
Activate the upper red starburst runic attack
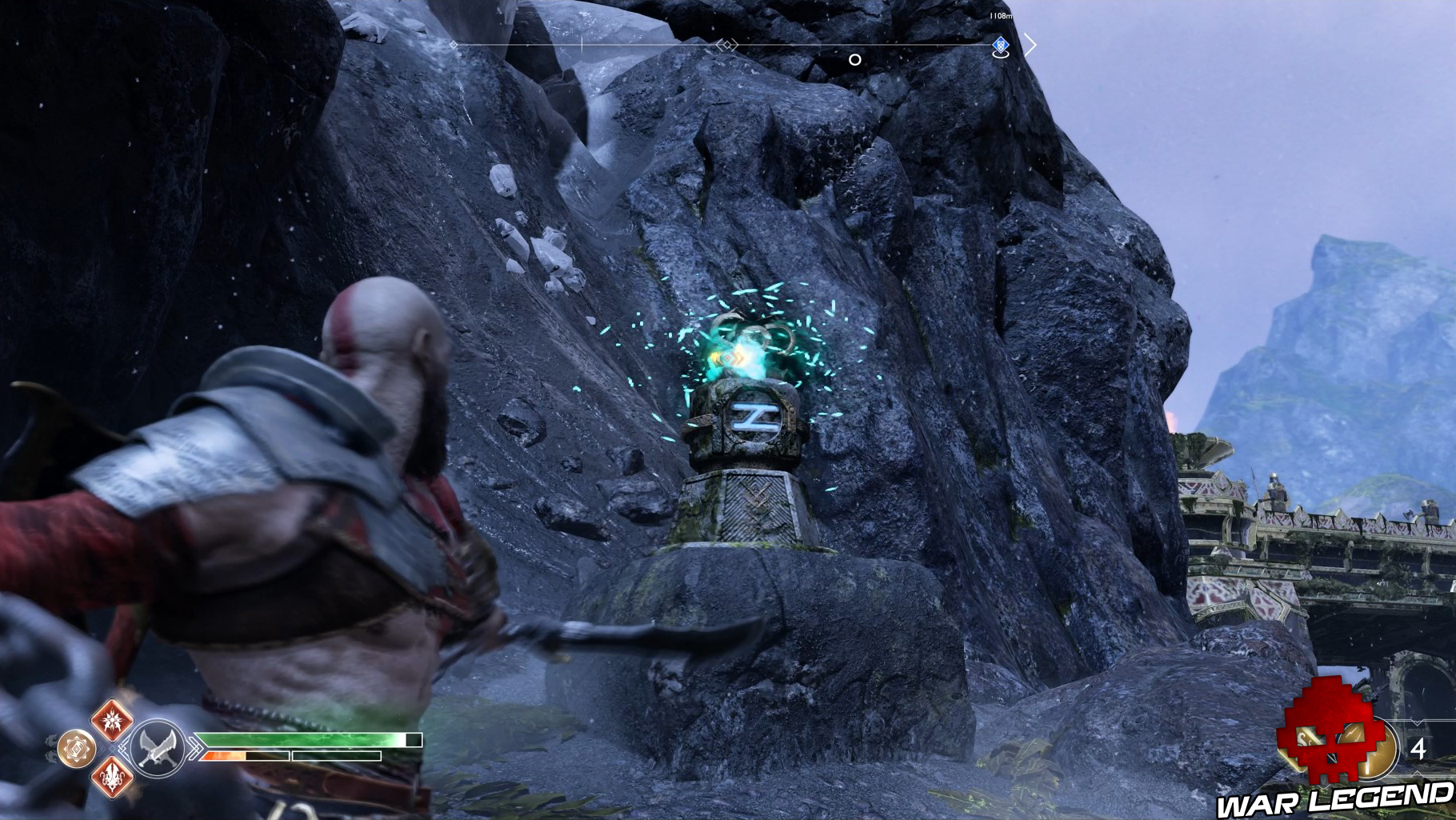[112, 718]
